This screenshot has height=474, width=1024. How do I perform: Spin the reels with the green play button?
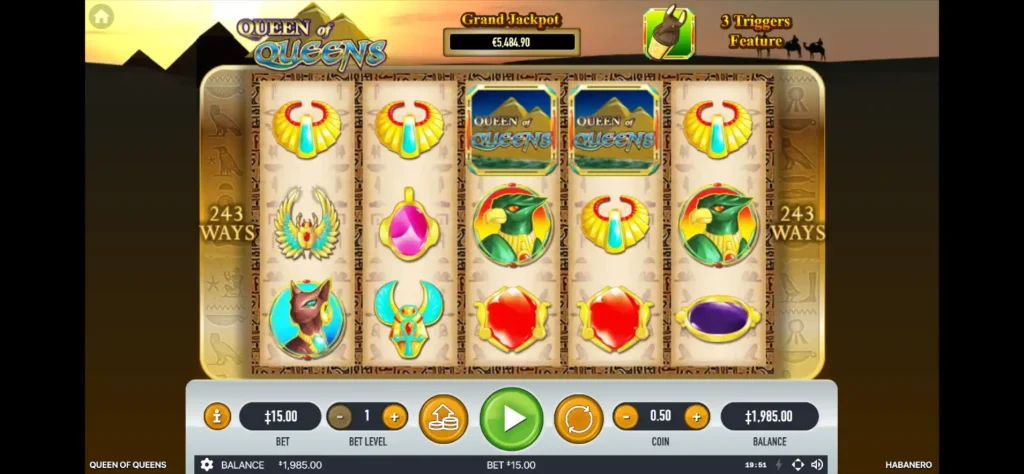pos(511,418)
